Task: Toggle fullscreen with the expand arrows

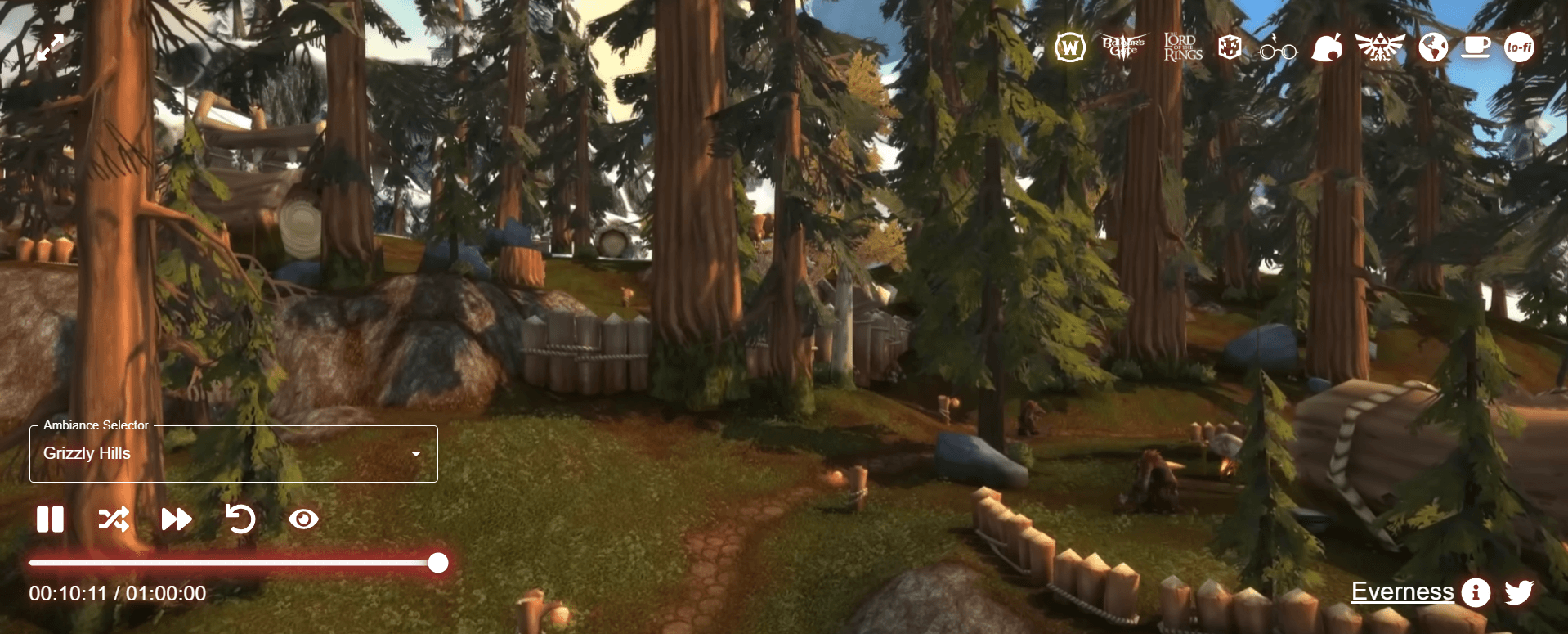Action: [x=50, y=47]
